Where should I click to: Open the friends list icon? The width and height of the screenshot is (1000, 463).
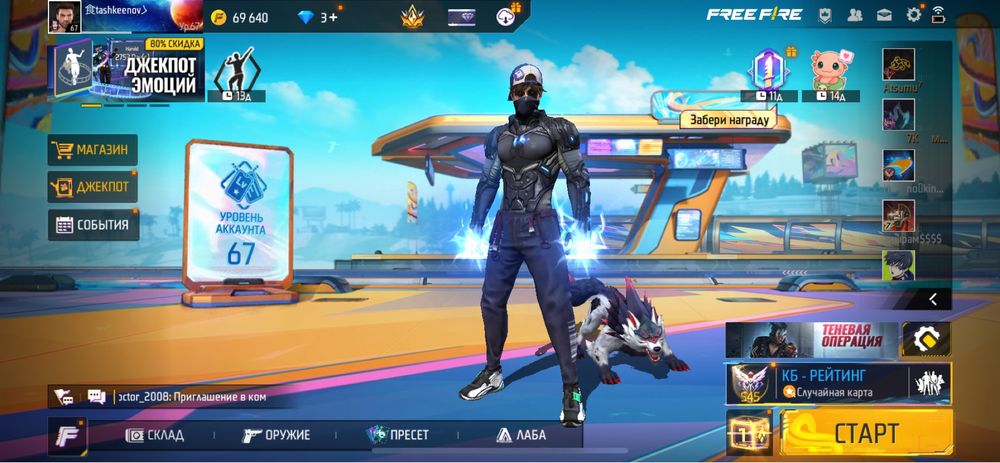(855, 15)
